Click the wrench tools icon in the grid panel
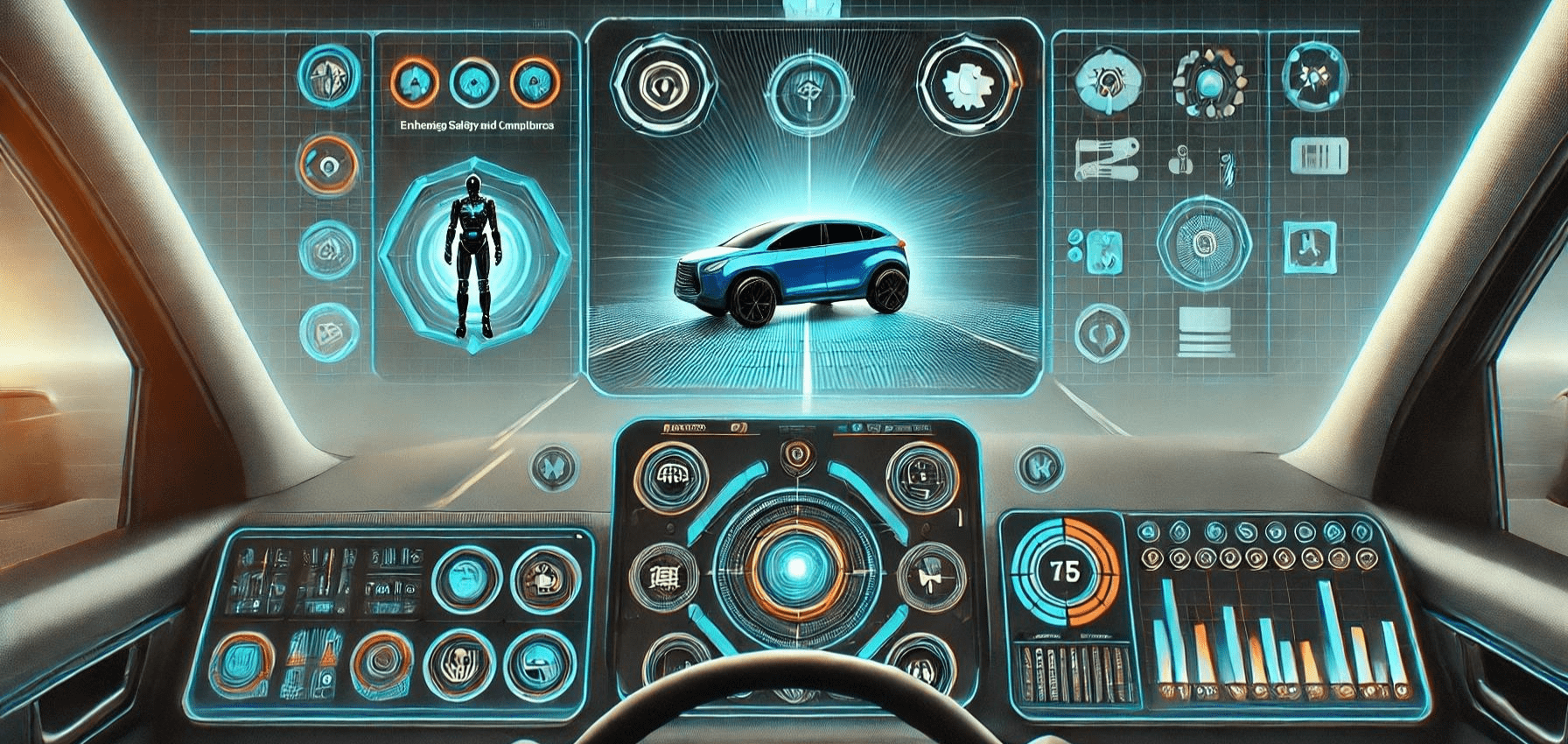Viewport: 1568px width, 744px height. 1106,158
